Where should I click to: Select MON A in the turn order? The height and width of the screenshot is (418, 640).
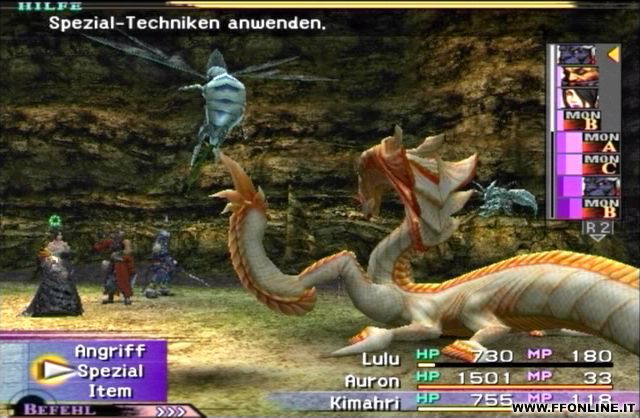579,143
